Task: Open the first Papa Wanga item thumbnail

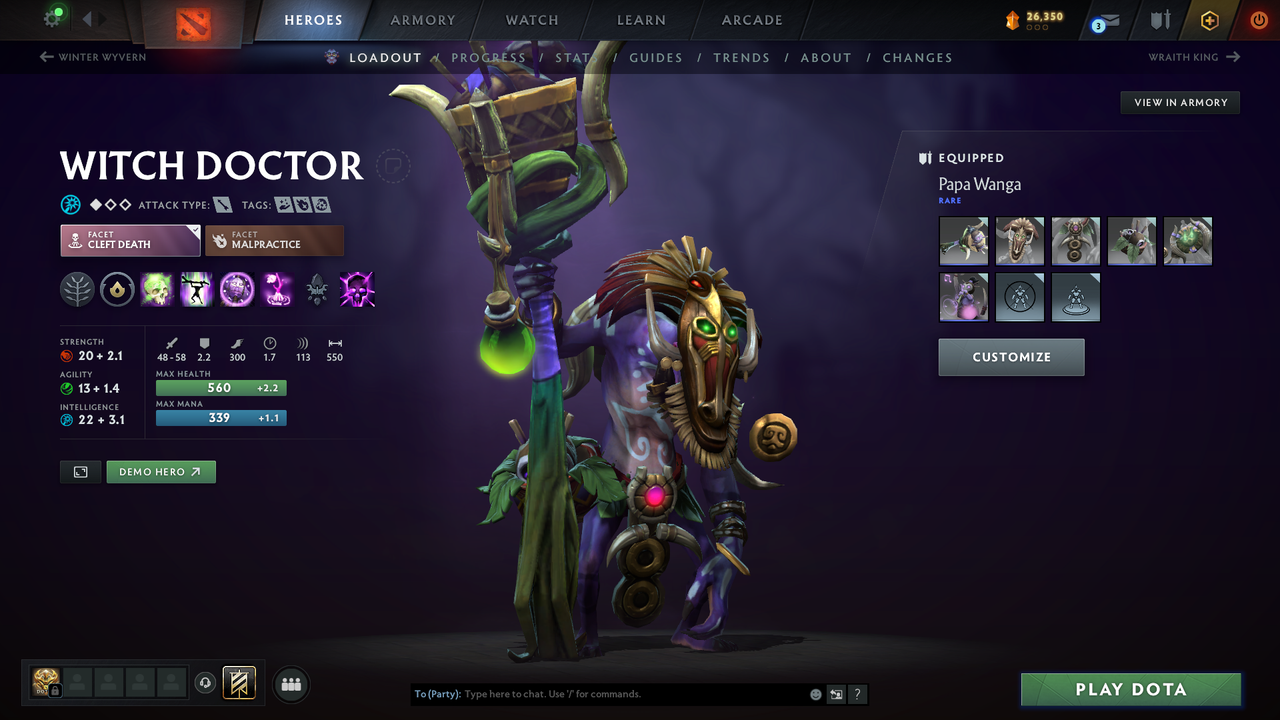Action: click(x=963, y=240)
